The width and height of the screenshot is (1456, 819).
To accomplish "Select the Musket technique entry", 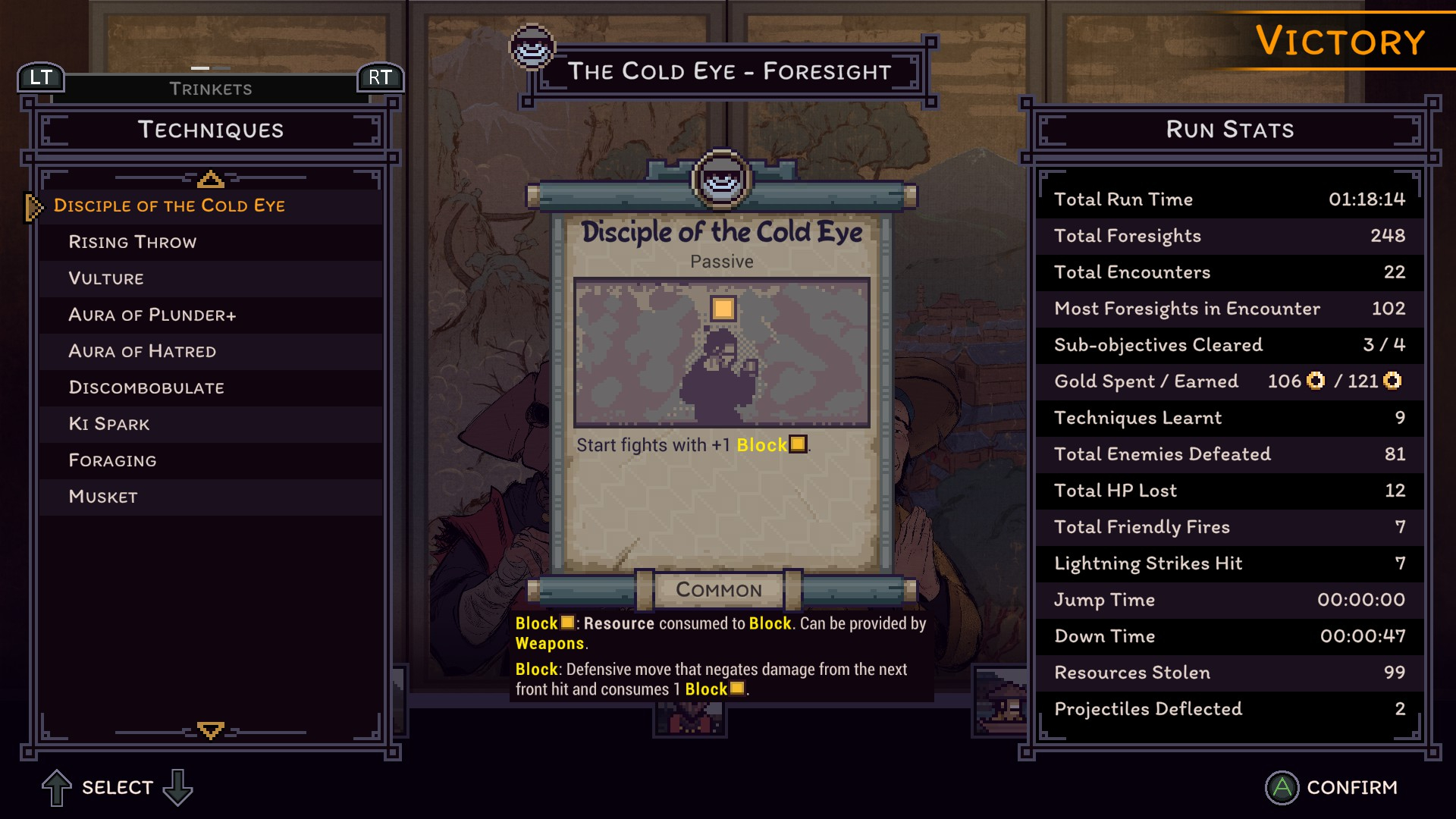I will point(103,497).
